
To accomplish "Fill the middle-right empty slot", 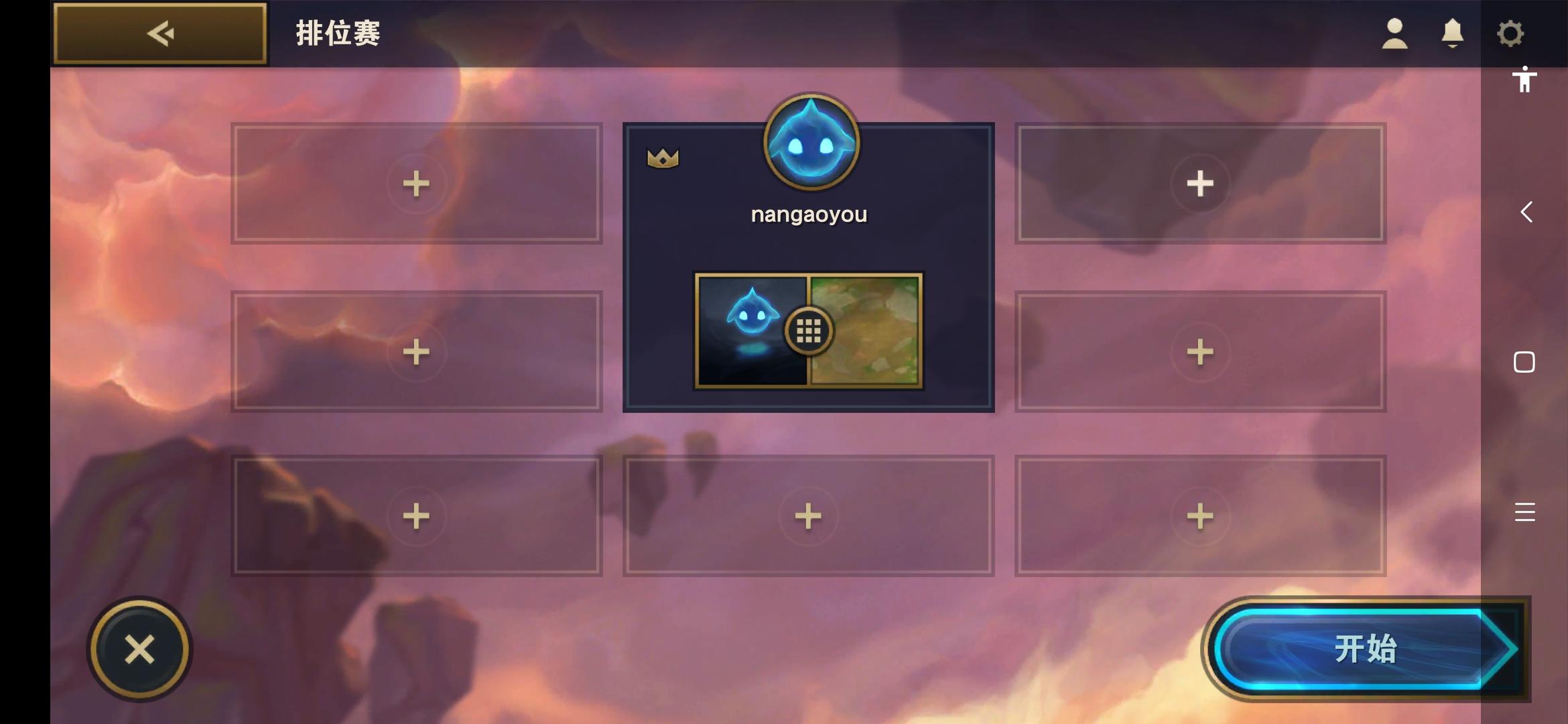I will pos(1199,349).
